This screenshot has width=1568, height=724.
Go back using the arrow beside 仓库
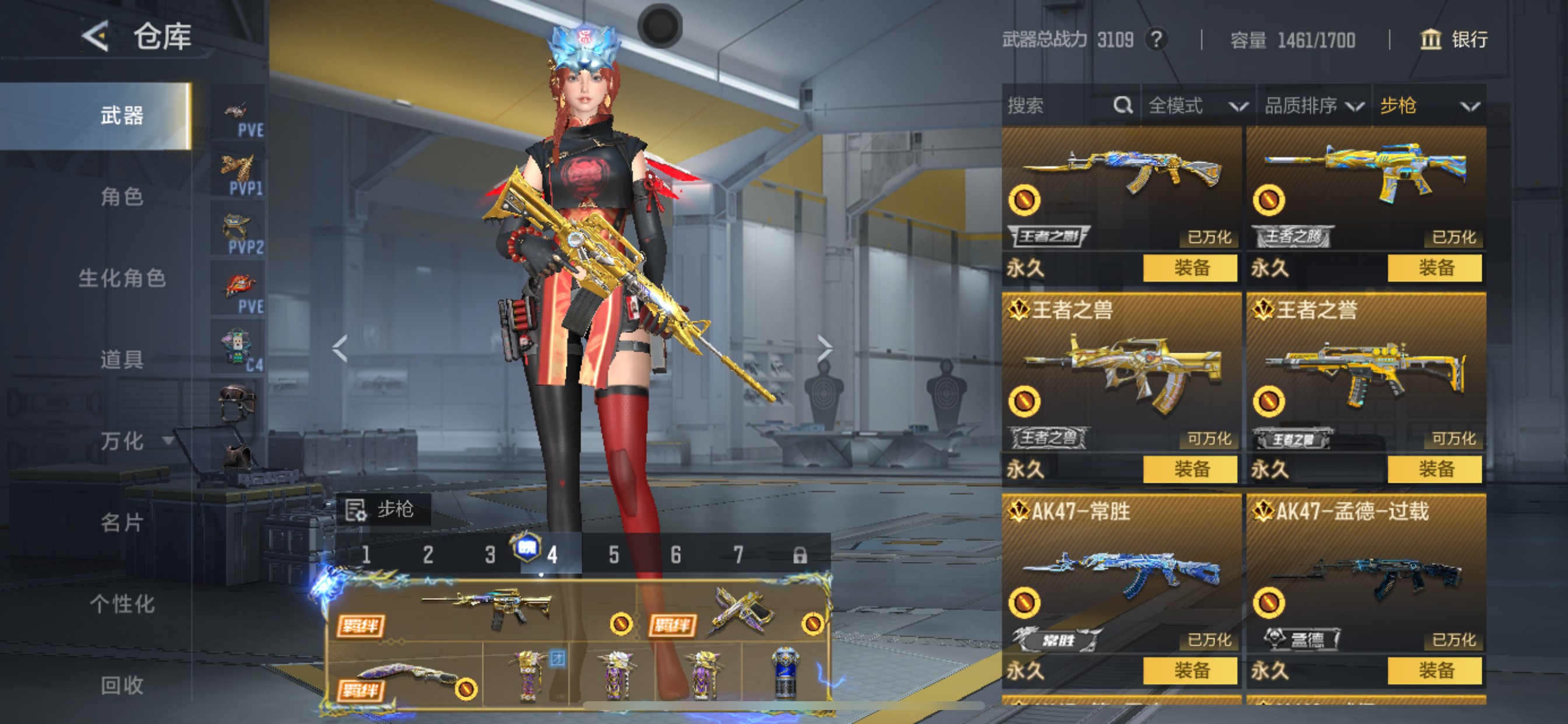(x=96, y=37)
